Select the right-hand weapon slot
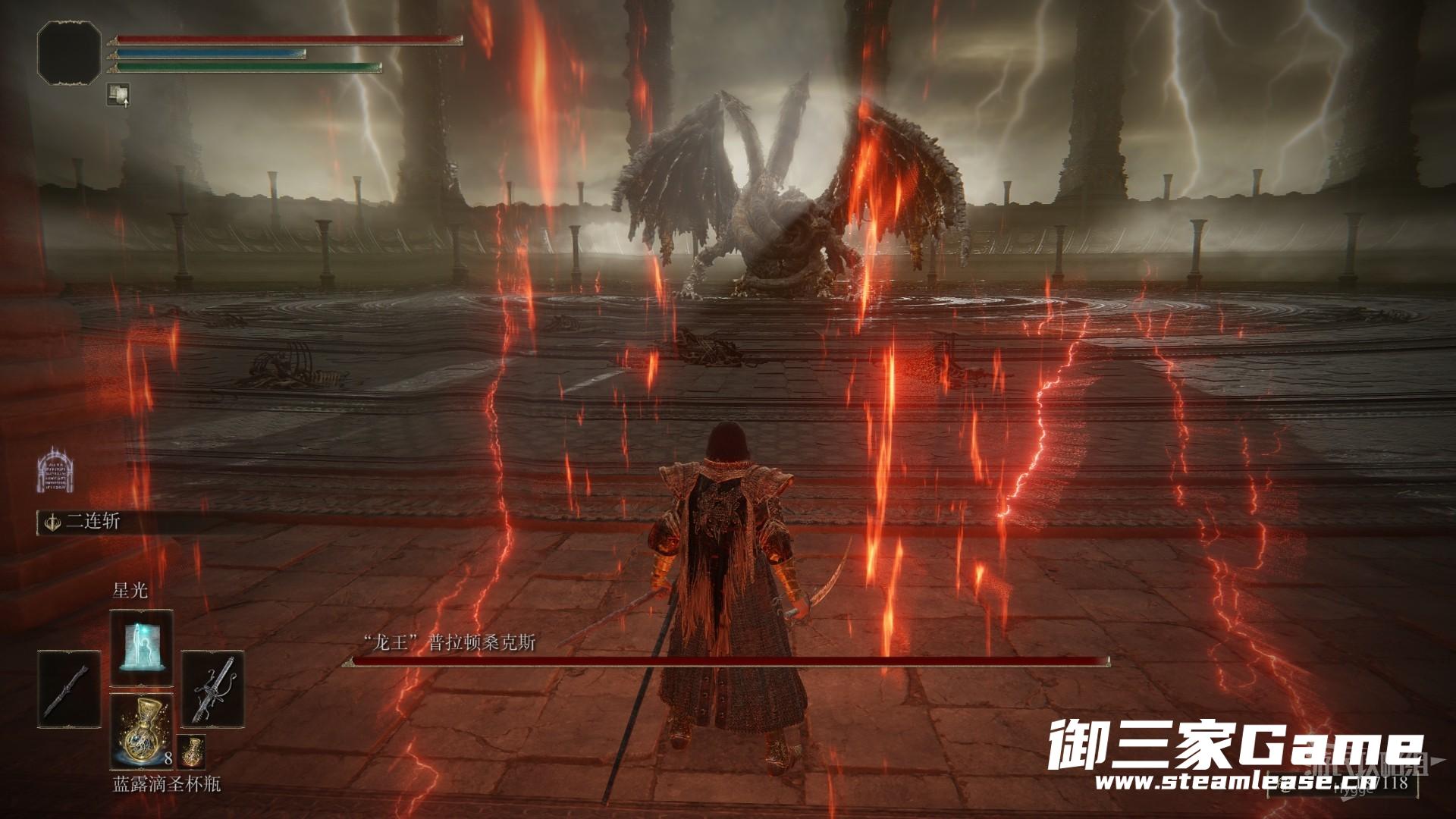This screenshot has width=1456, height=819. coord(212,689)
